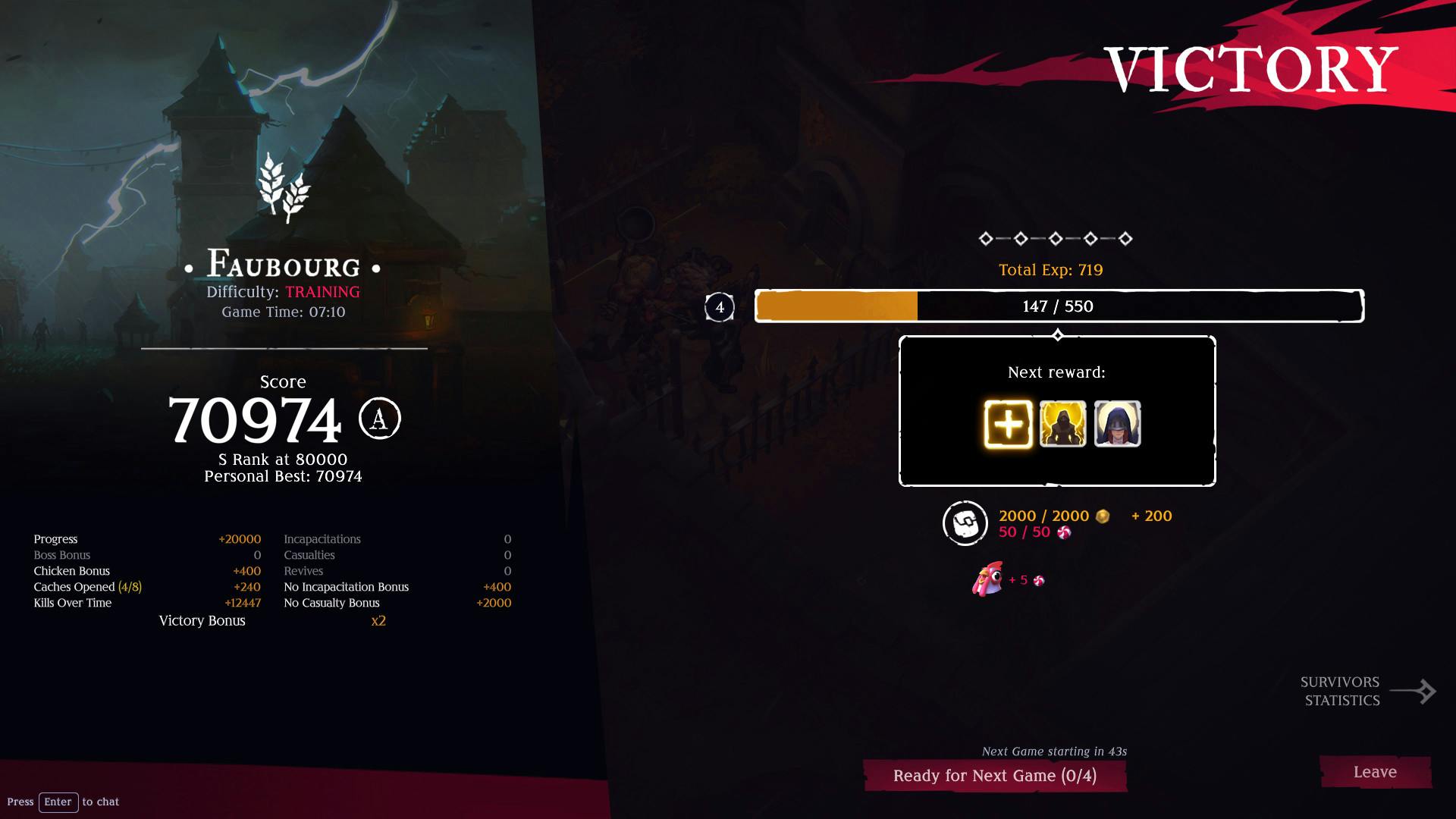Click the Caches Opened (4/8) stat entry
The width and height of the screenshot is (1456, 819).
pos(87,586)
